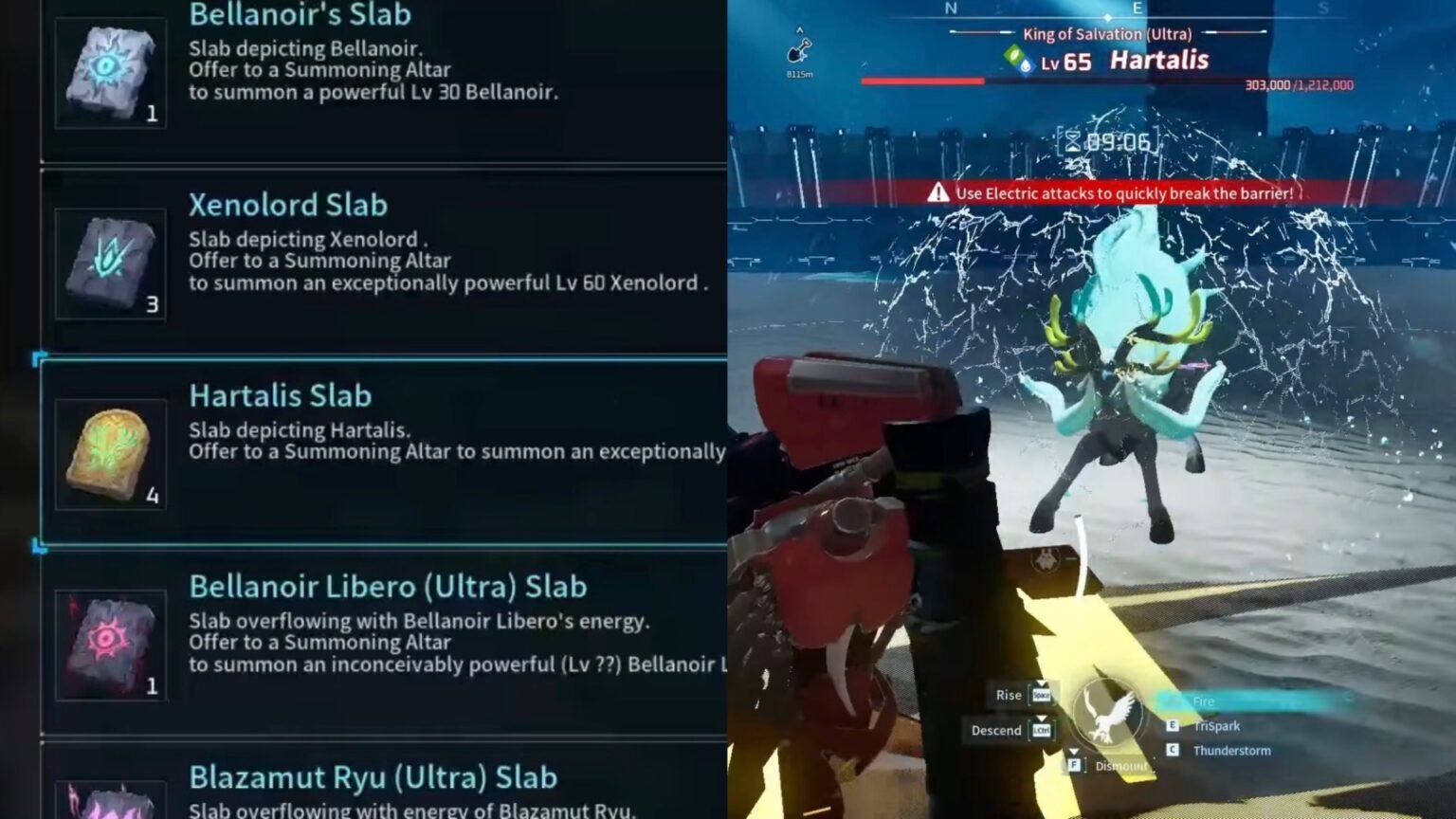The width and height of the screenshot is (1456, 819).
Task: Click the warning triangle on the barrier banner
Action: click(x=938, y=191)
